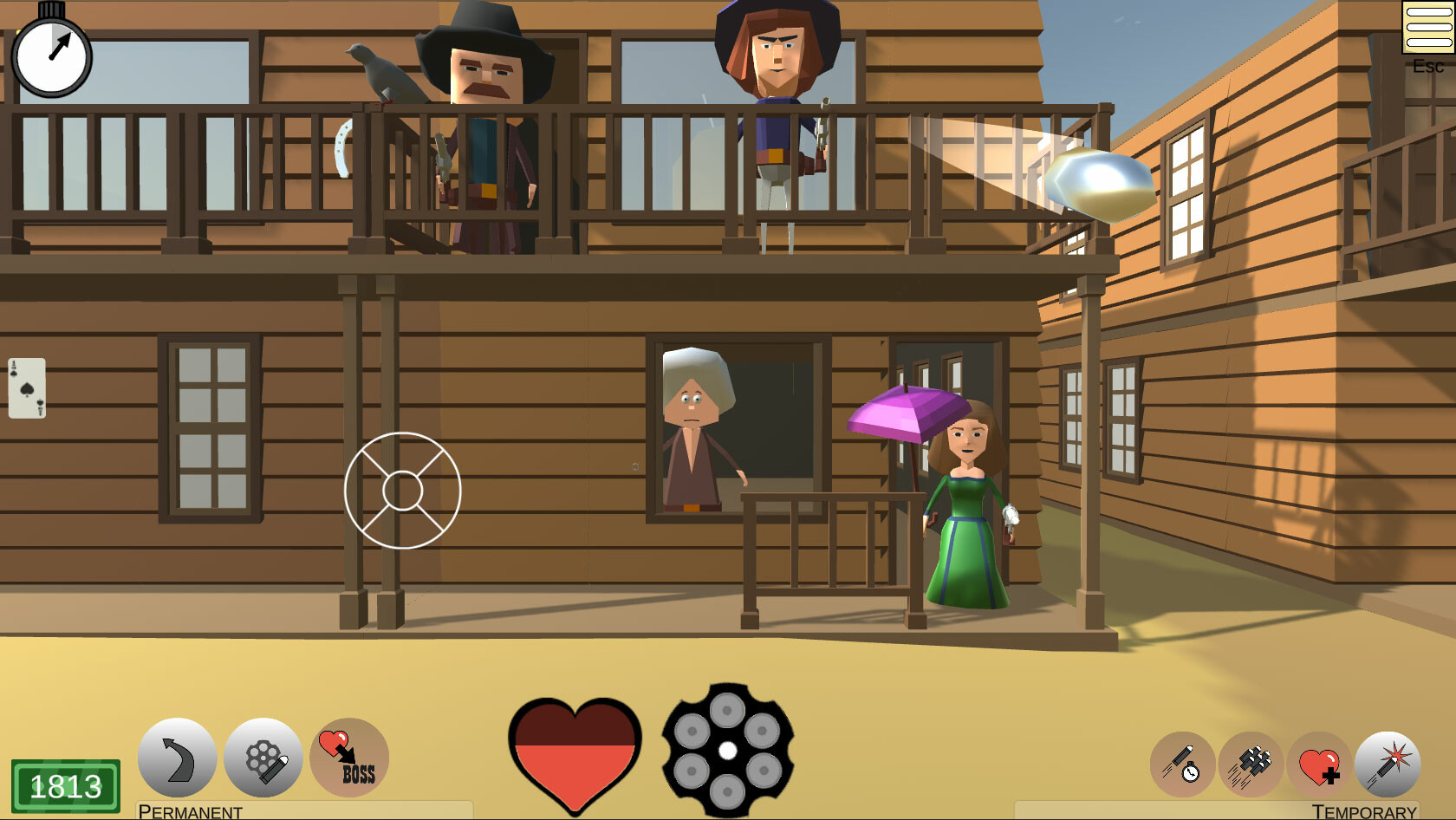Click the woman holding the pink umbrella

click(966, 494)
